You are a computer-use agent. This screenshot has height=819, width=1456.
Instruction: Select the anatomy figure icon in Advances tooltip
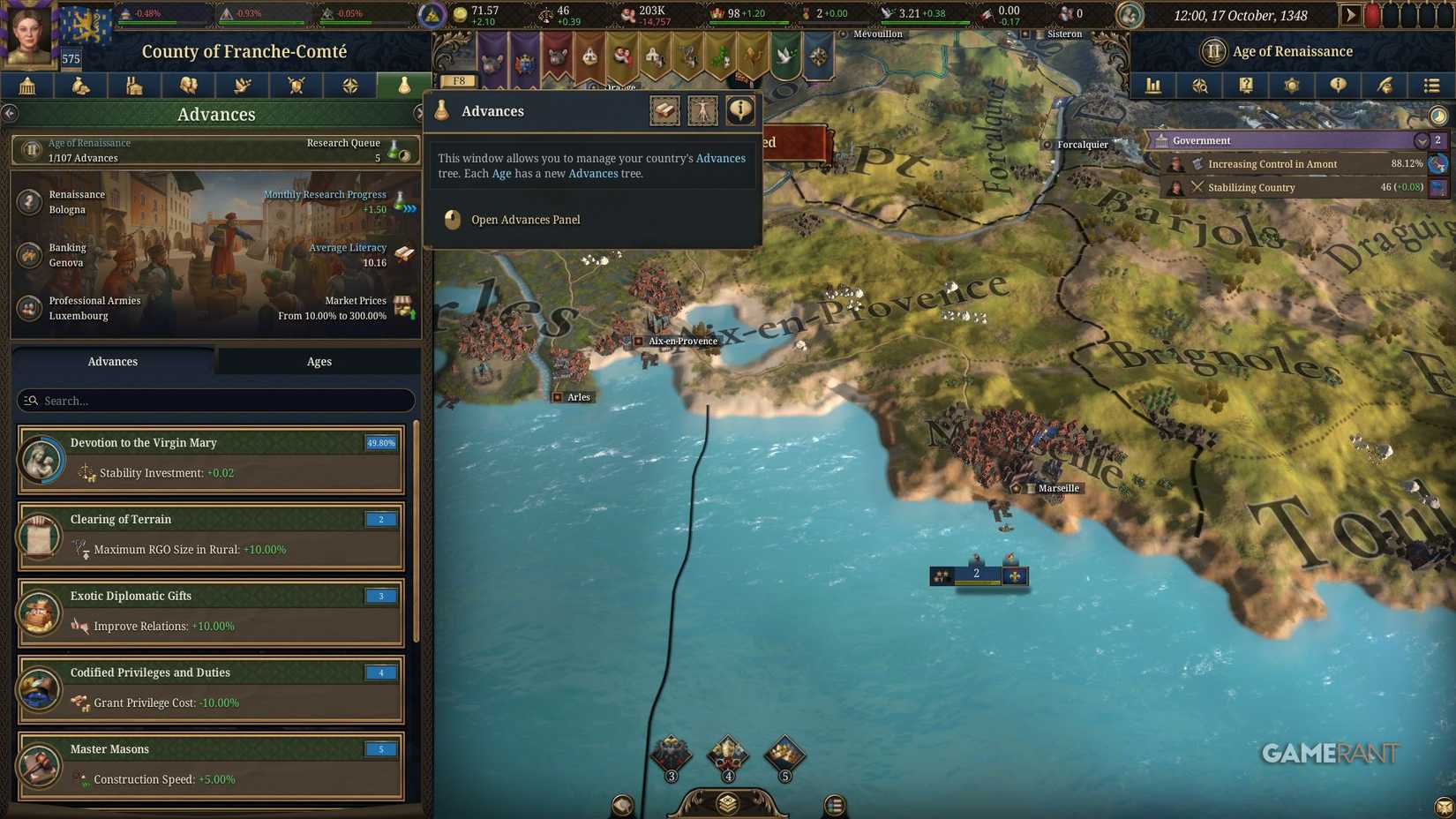[x=702, y=109]
